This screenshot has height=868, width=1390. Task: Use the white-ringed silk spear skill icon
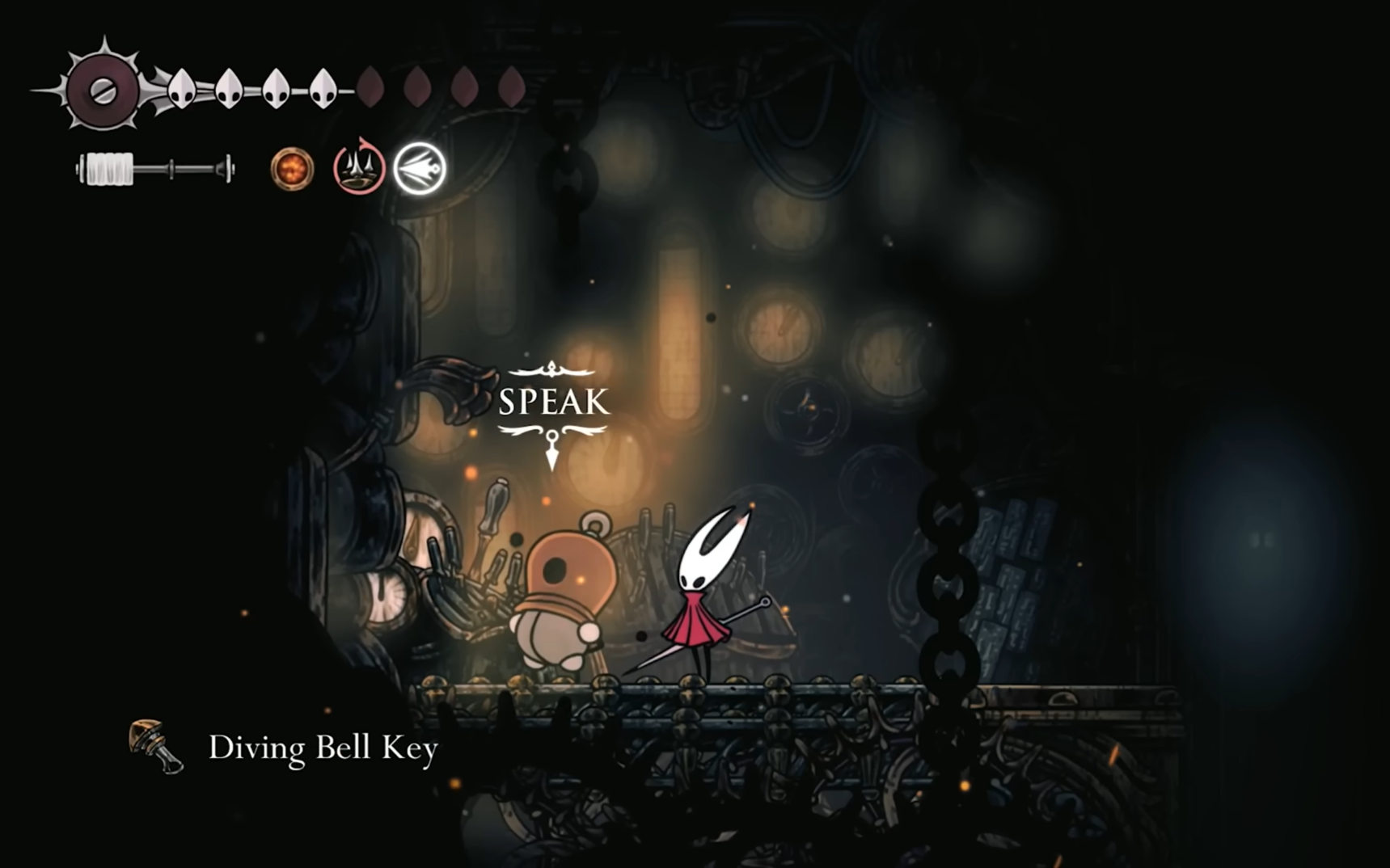tap(420, 168)
